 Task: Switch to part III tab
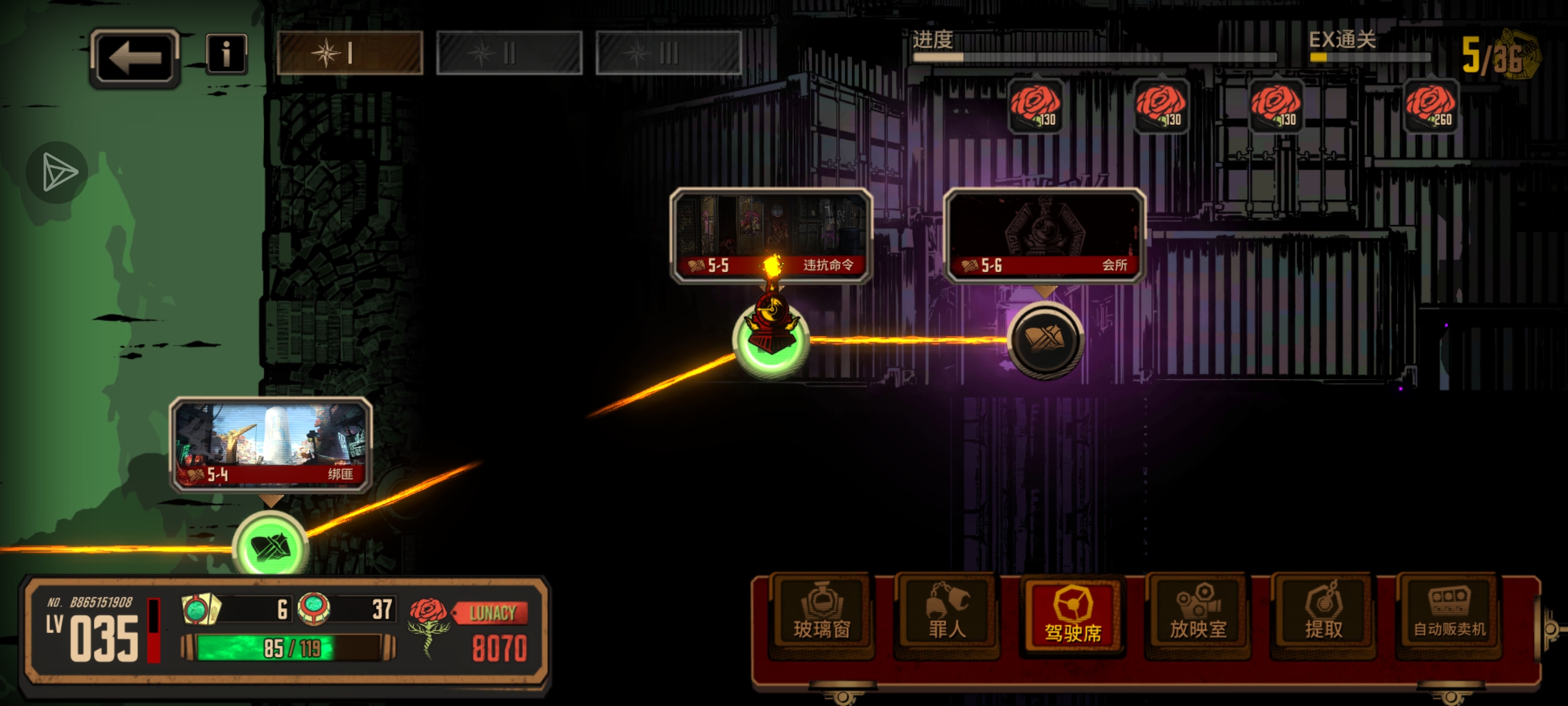coord(668,53)
